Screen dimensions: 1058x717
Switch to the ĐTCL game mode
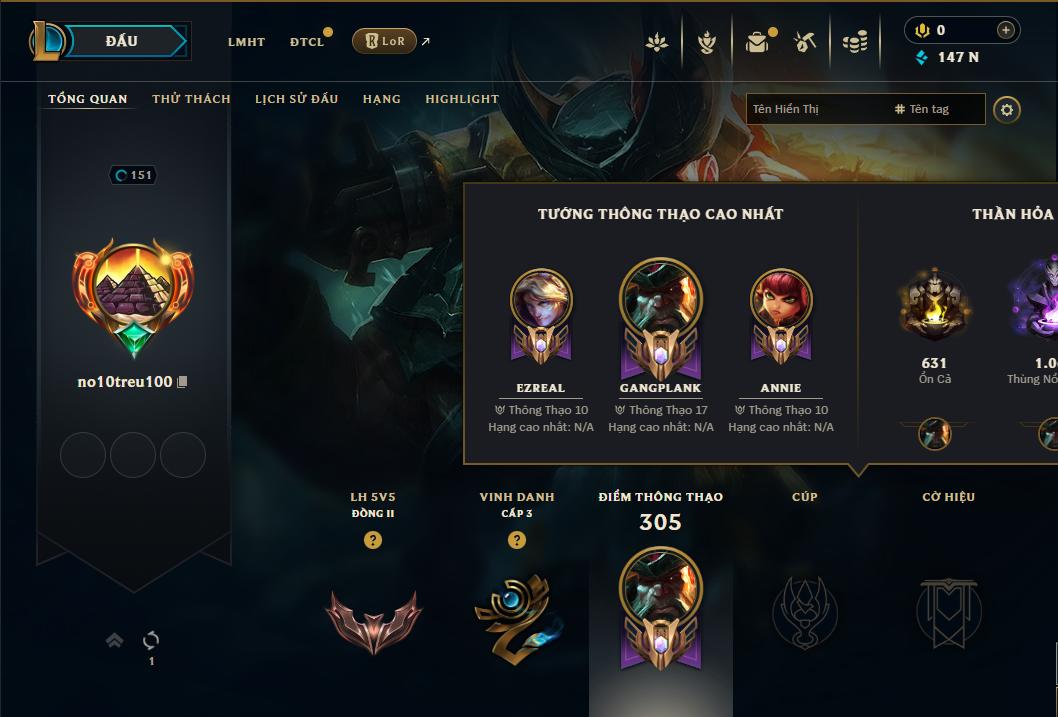tap(307, 42)
